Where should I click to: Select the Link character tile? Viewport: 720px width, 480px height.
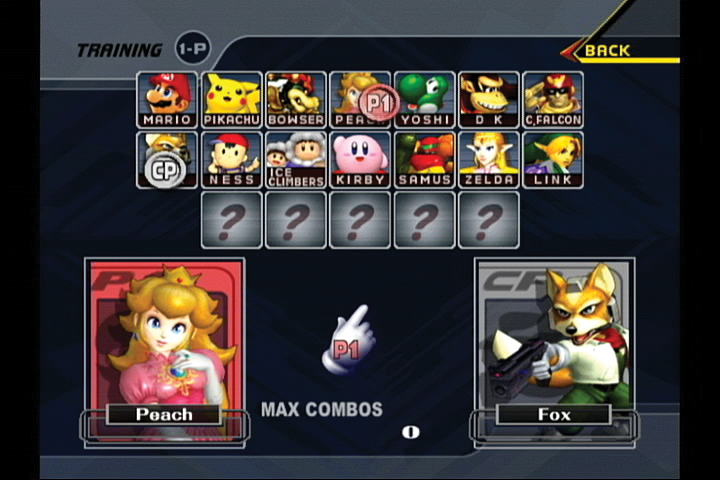tap(552, 160)
